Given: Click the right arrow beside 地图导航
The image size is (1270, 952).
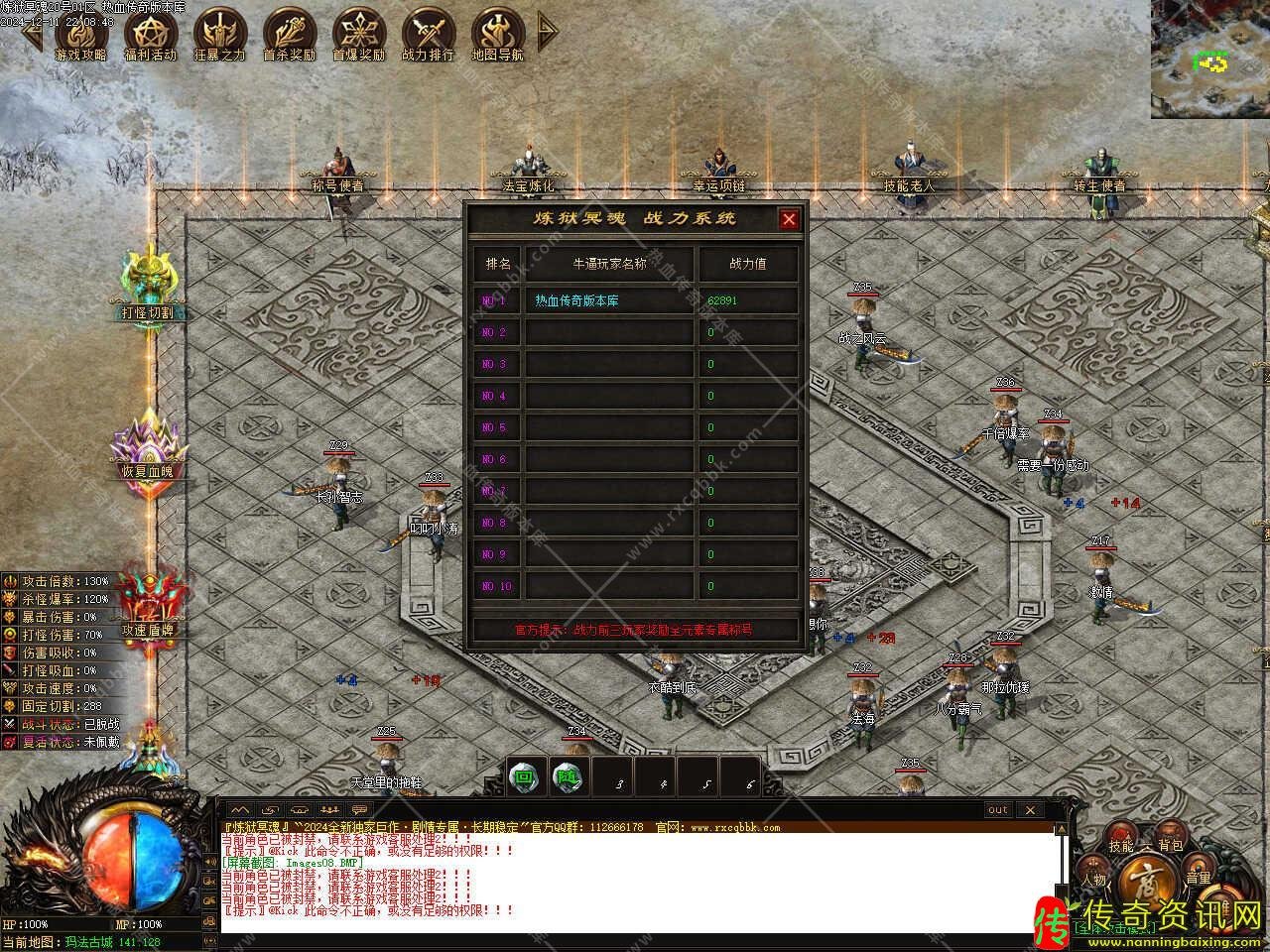Looking at the screenshot, I should coord(547,32).
